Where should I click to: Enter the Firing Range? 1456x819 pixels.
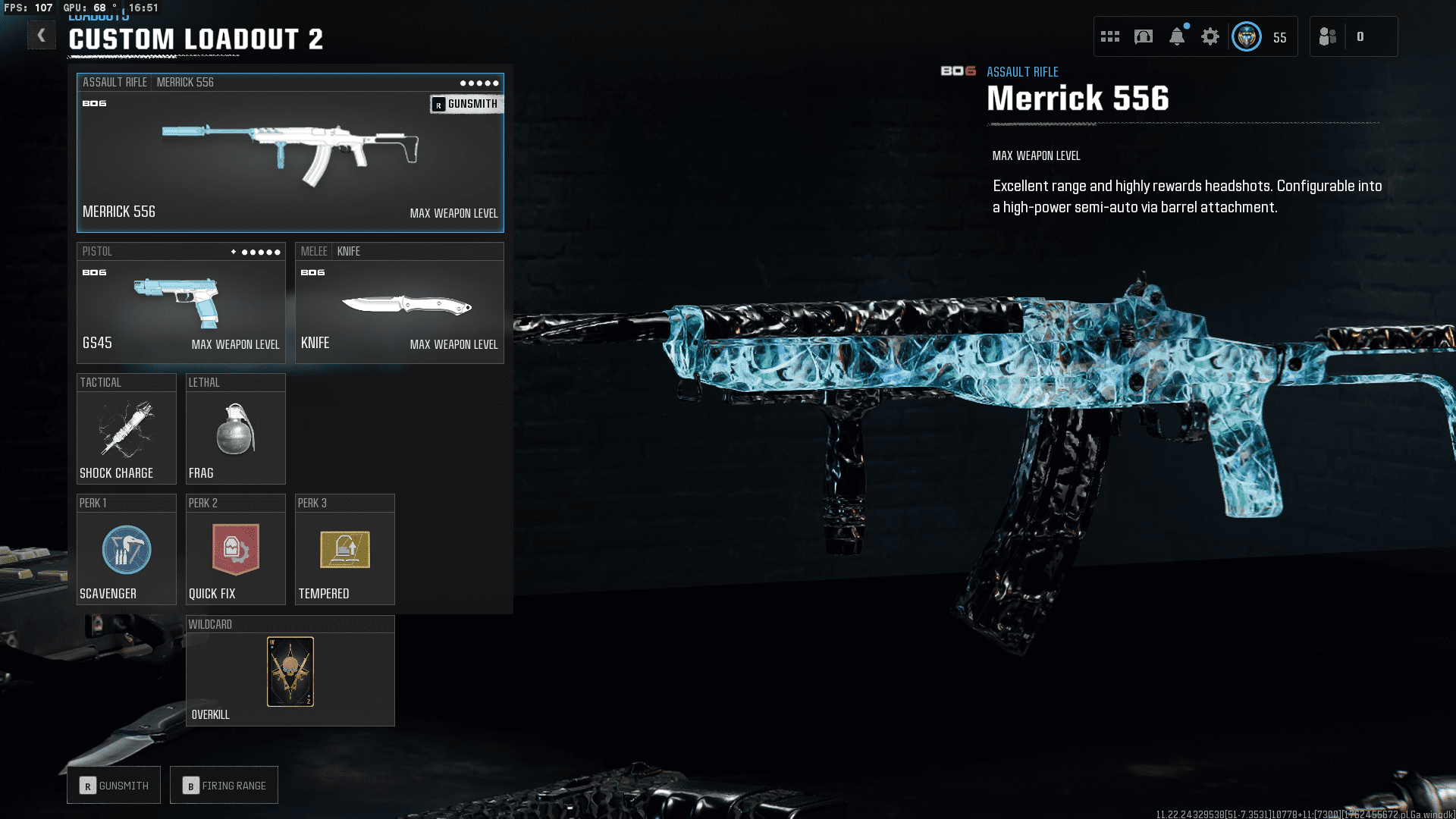[x=224, y=785]
